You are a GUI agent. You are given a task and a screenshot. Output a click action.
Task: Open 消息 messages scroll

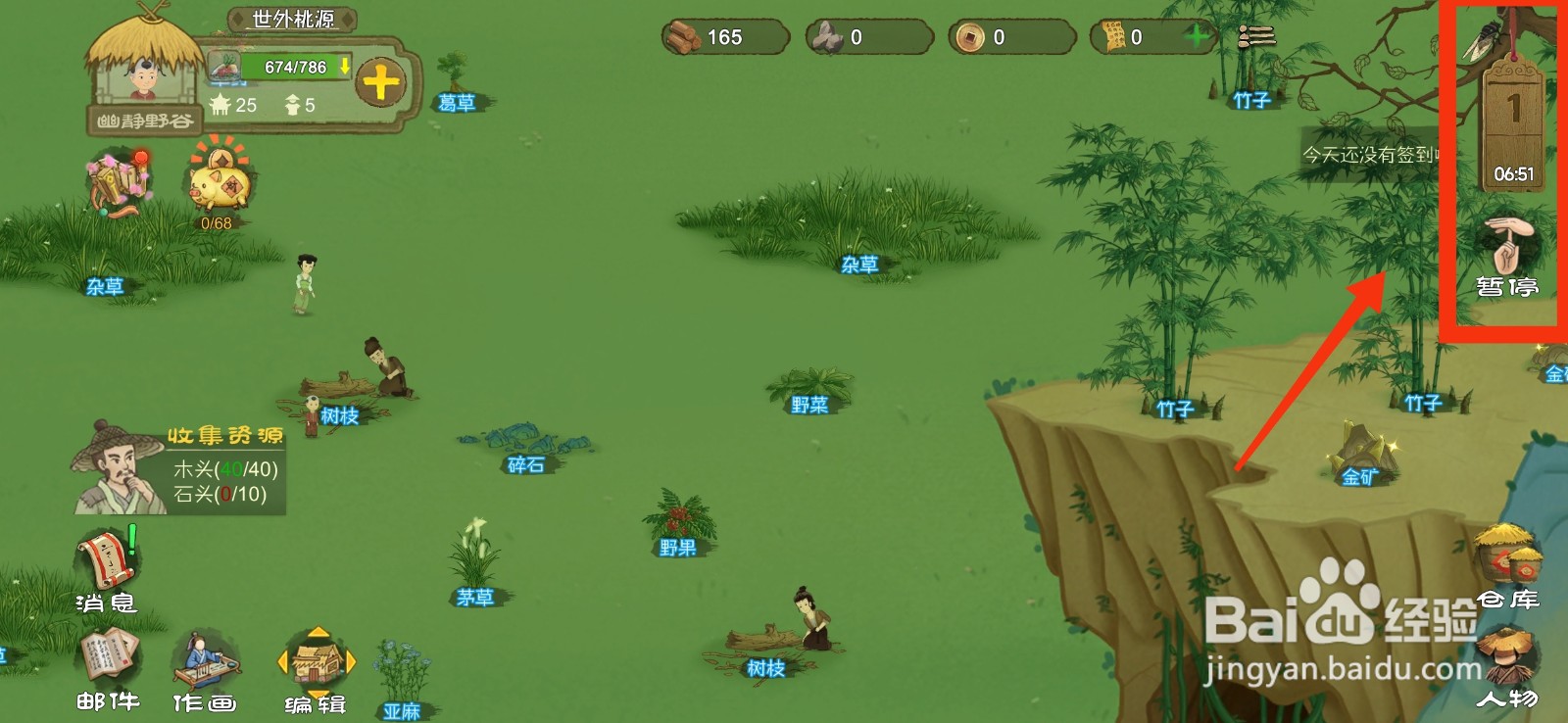[107, 570]
